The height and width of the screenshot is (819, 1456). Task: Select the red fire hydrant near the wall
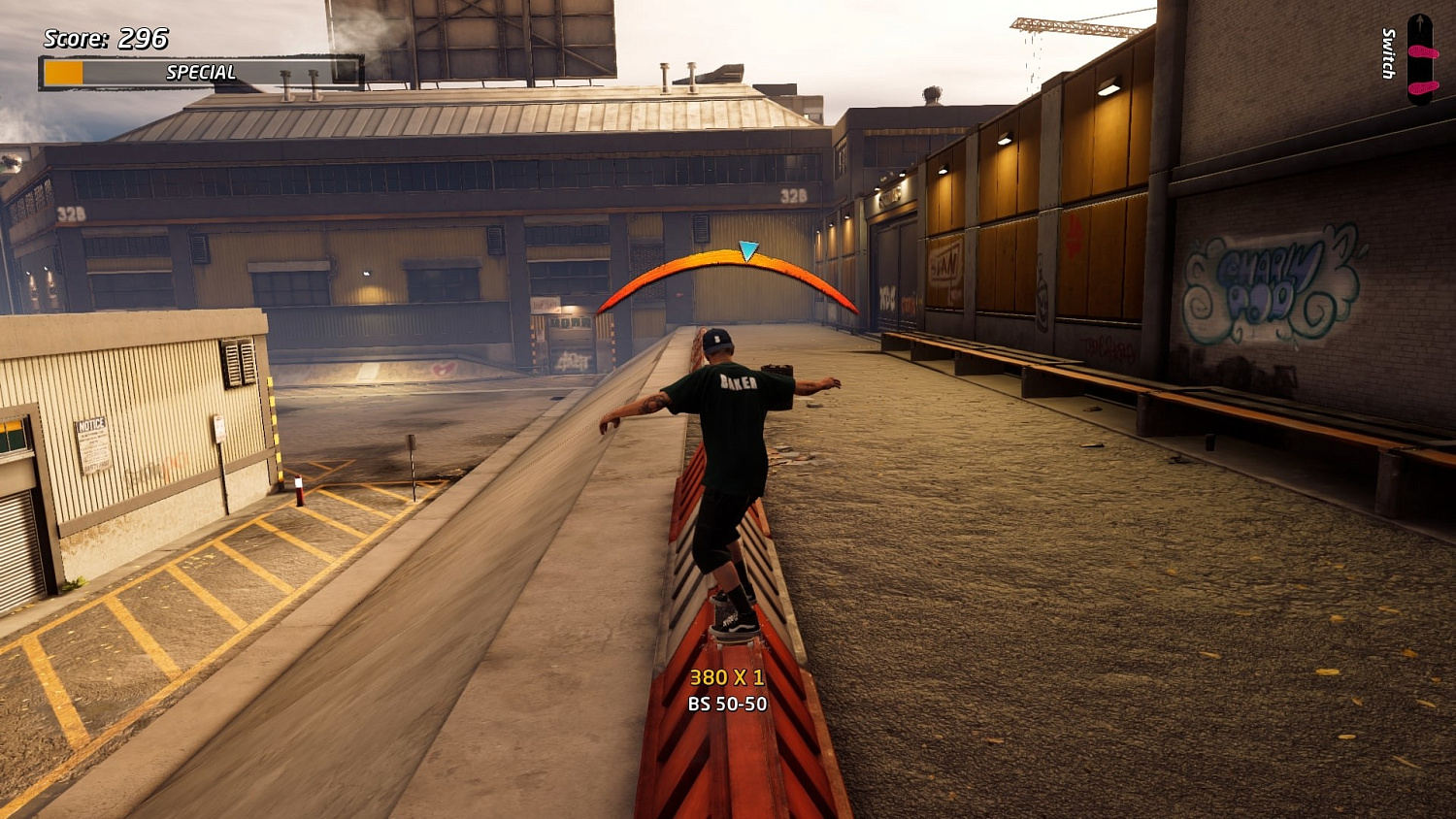299,490
